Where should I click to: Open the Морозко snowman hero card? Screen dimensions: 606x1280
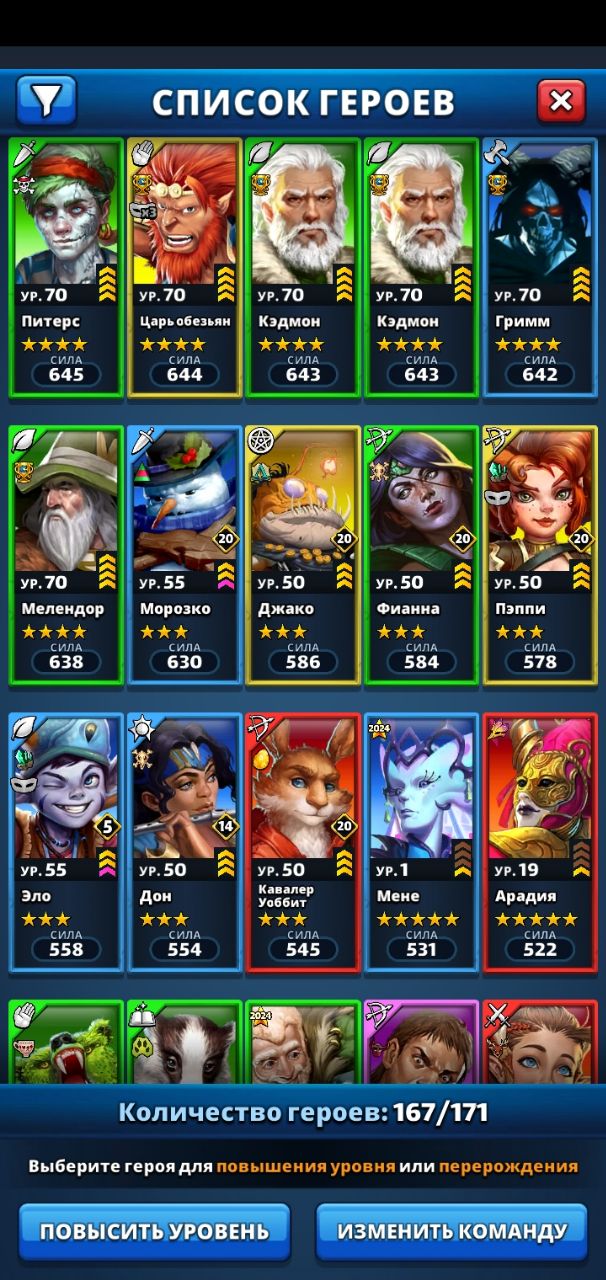(184, 555)
